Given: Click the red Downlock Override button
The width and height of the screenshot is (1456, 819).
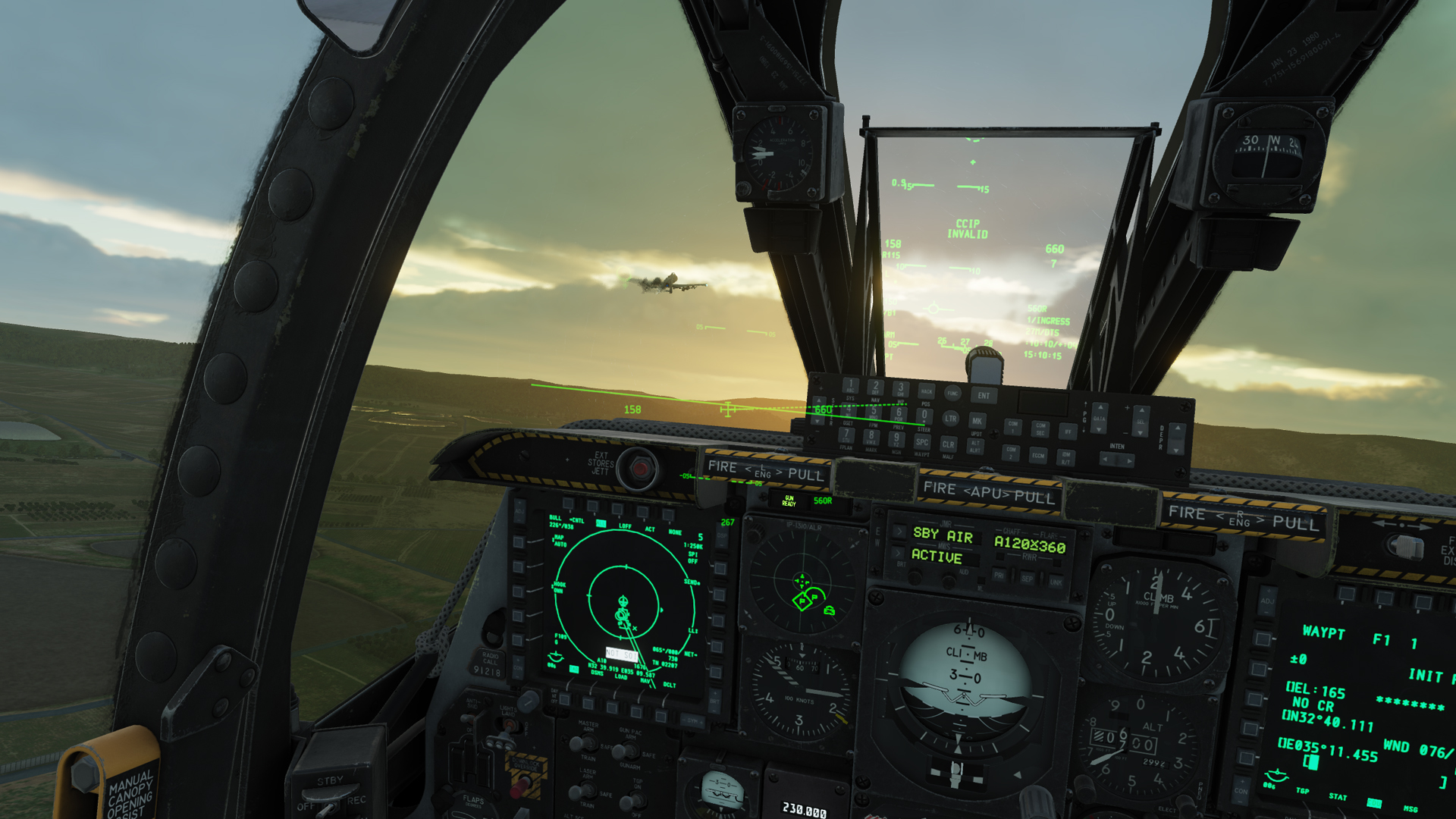Looking at the screenshot, I should pyautogui.click(x=520, y=789).
